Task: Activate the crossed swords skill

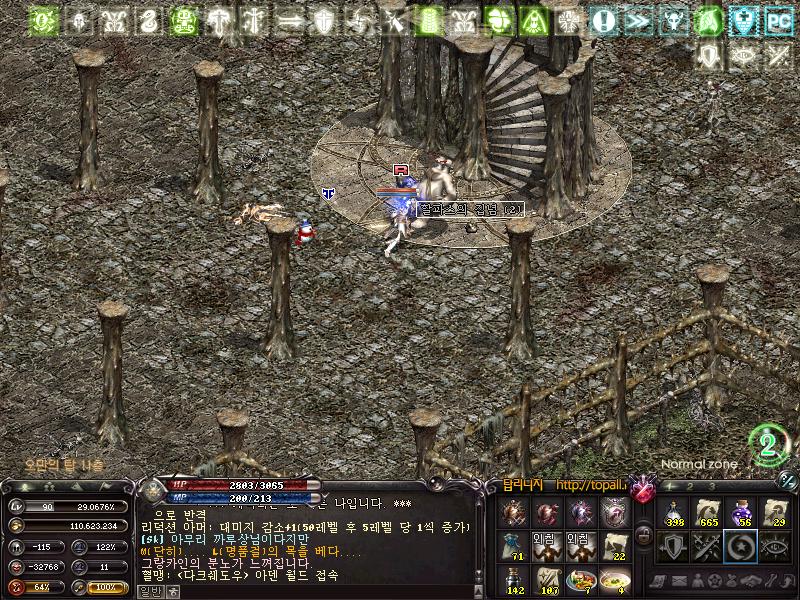Action: click(x=709, y=546)
